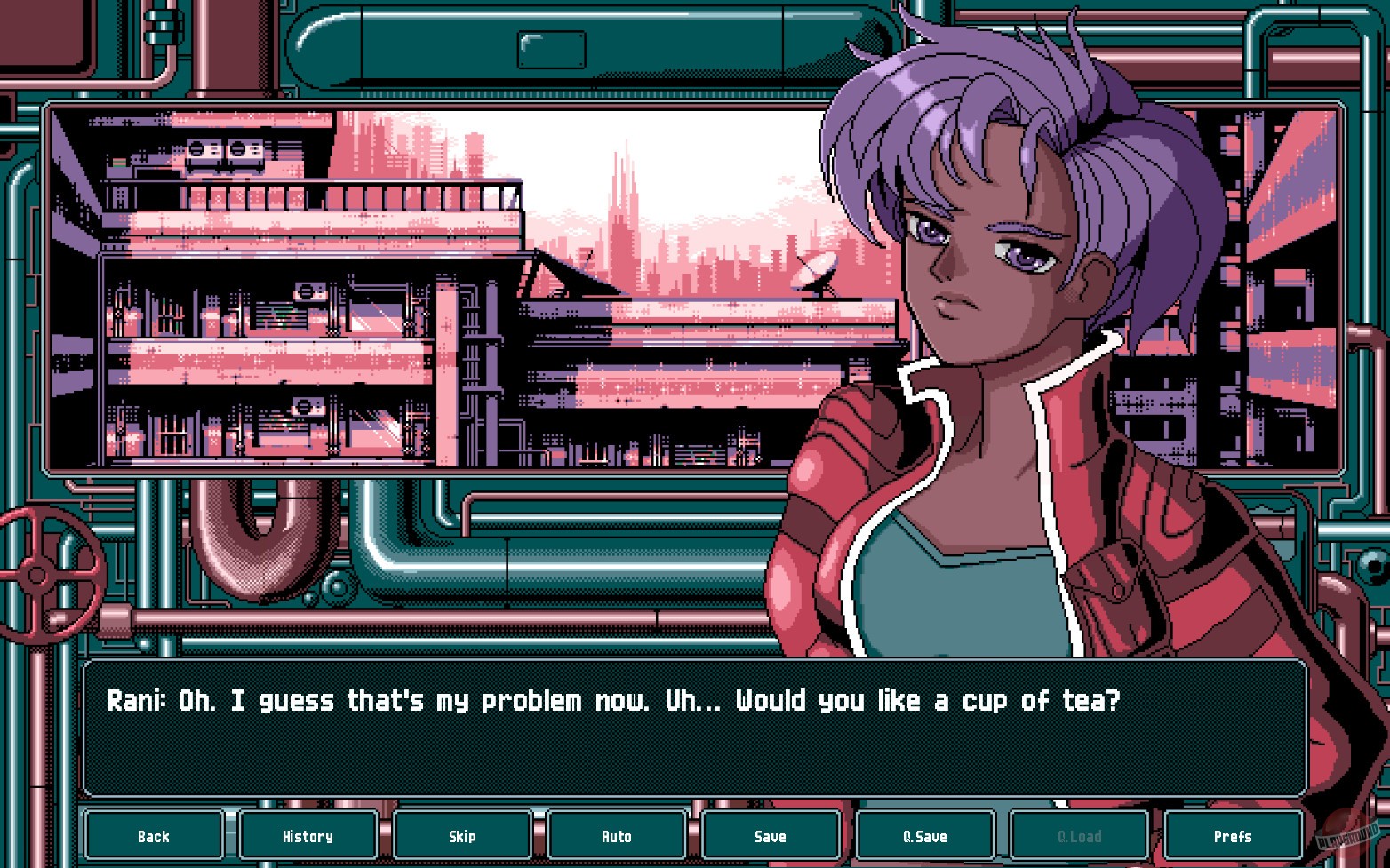Click Rani's name in the dialogue line
The height and width of the screenshot is (868, 1390).
(135, 701)
